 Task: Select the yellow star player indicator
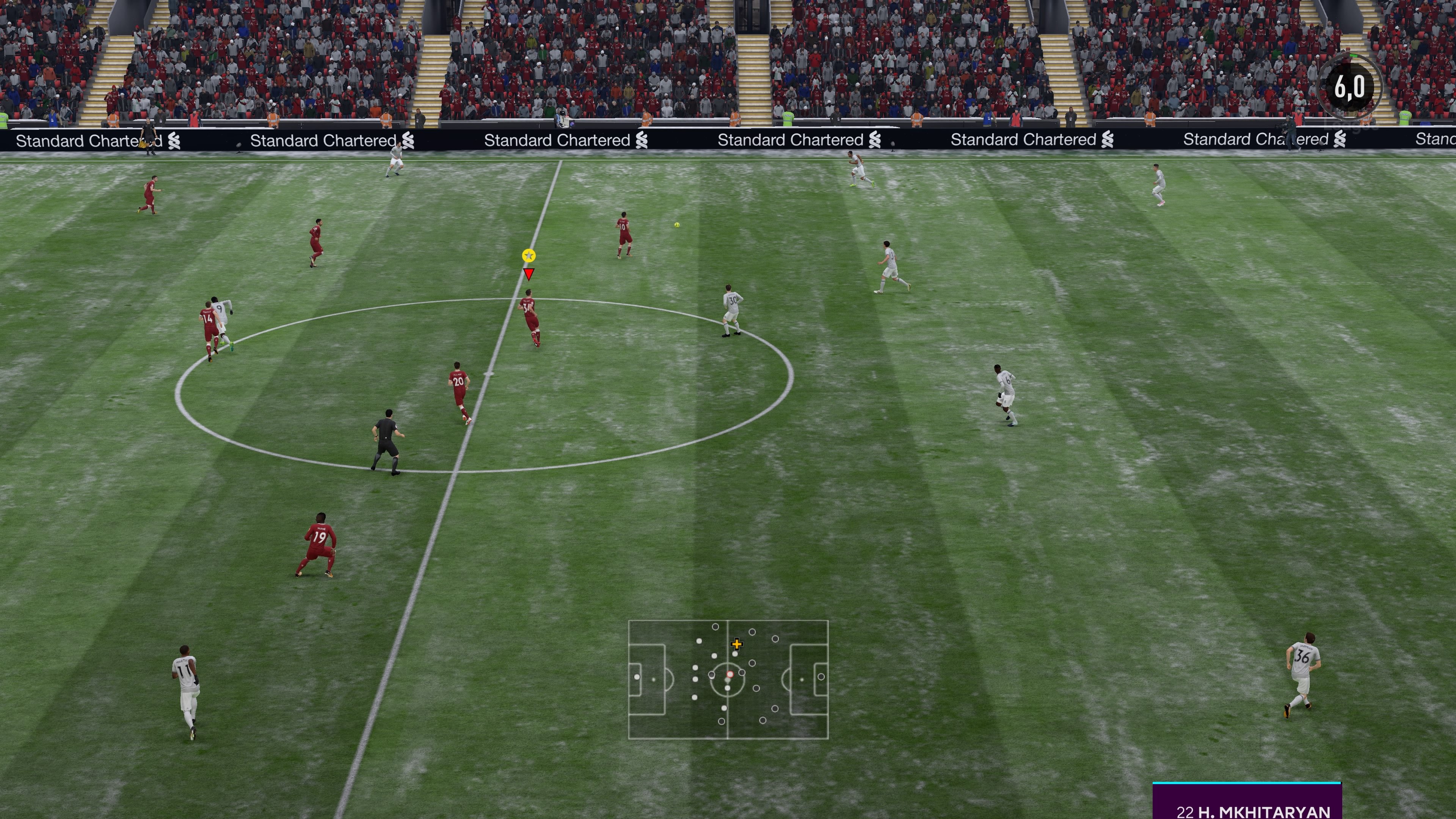click(x=529, y=255)
